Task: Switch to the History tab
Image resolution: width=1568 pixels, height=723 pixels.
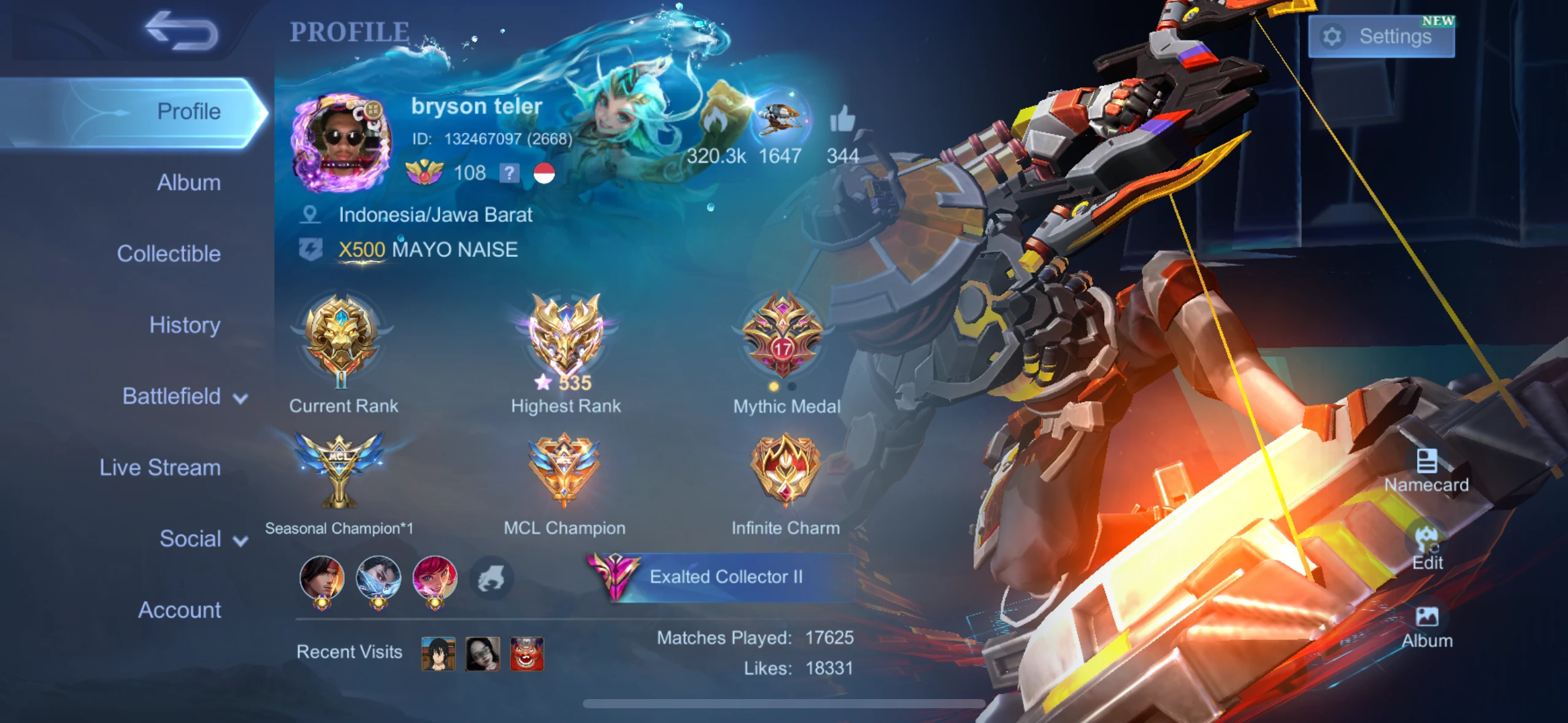Action: 184,325
